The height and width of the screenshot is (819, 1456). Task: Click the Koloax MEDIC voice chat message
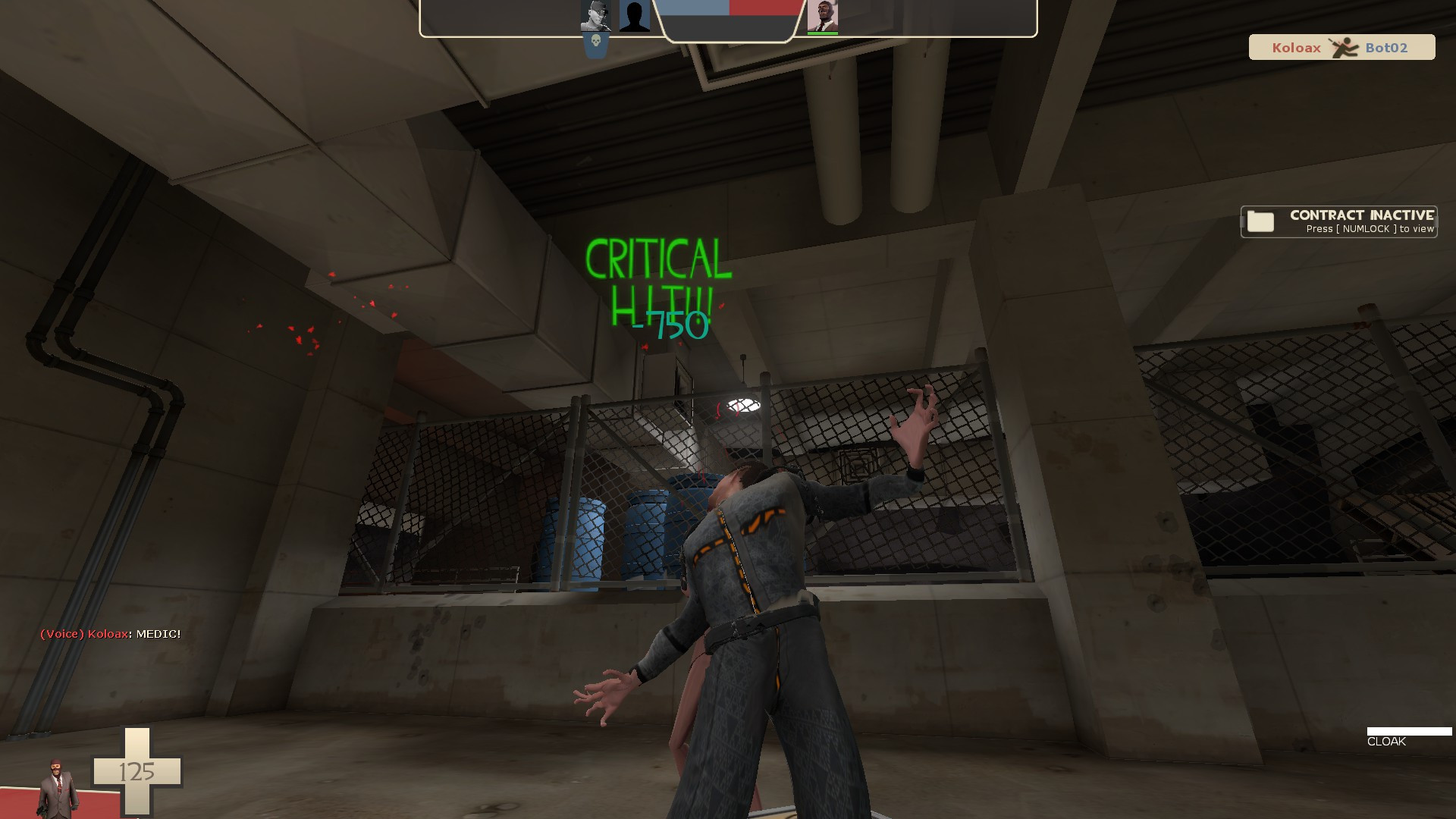110,634
